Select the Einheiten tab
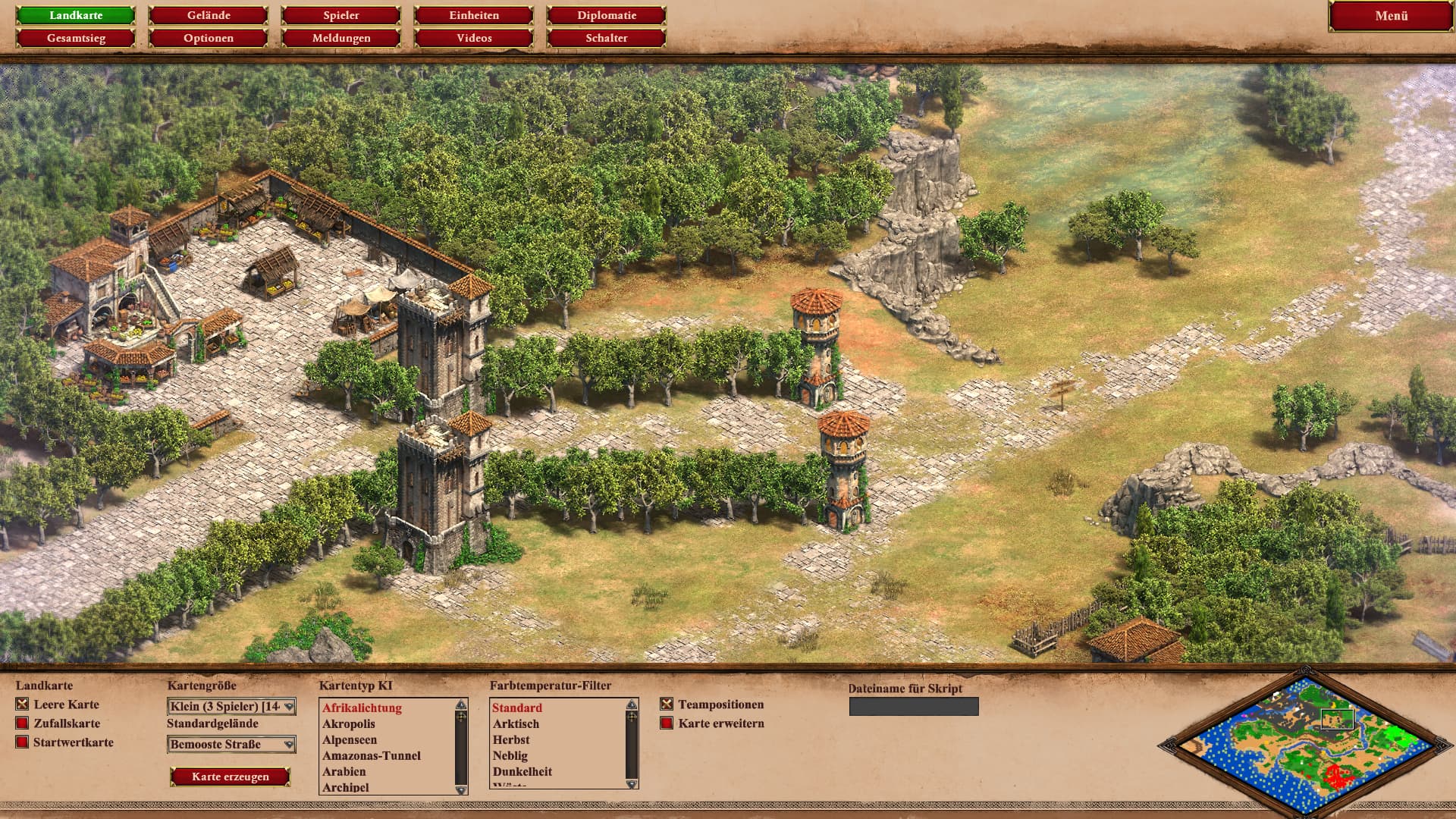The height and width of the screenshot is (819, 1456). pos(474,15)
